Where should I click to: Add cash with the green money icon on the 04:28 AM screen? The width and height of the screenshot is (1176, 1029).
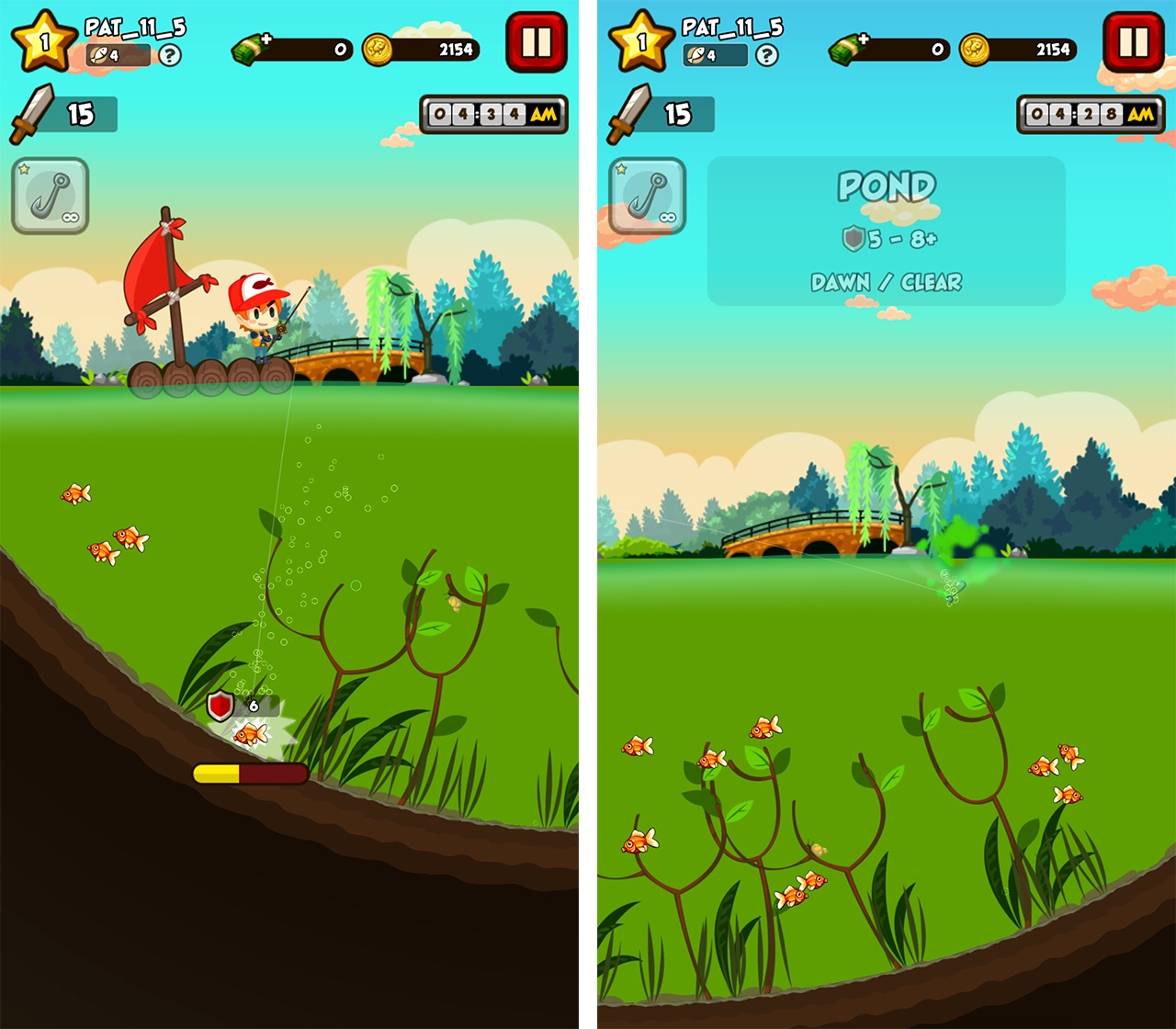click(x=848, y=49)
